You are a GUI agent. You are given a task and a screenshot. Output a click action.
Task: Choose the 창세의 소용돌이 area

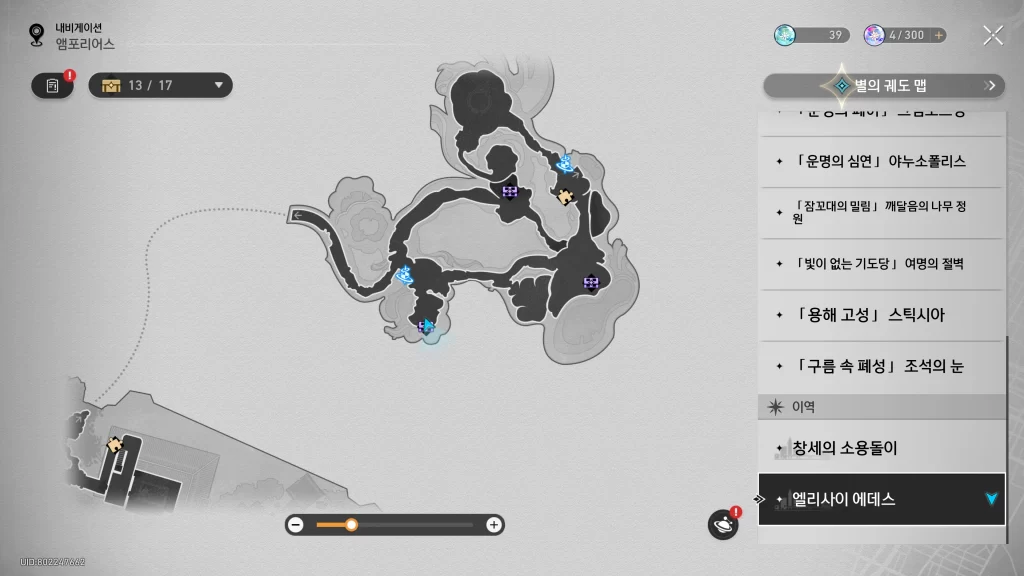880,448
